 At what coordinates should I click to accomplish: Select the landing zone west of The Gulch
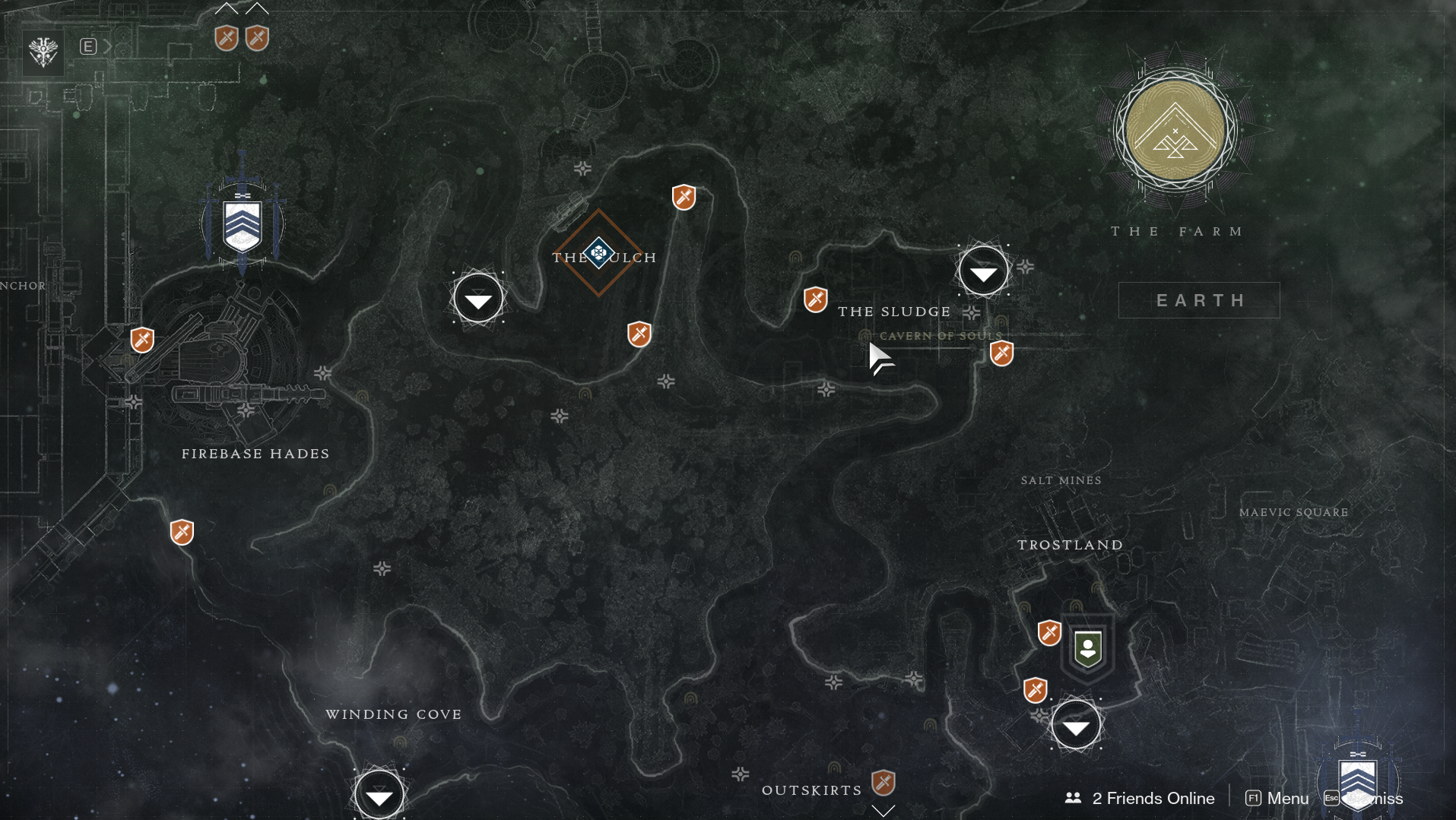click(477, 299)
